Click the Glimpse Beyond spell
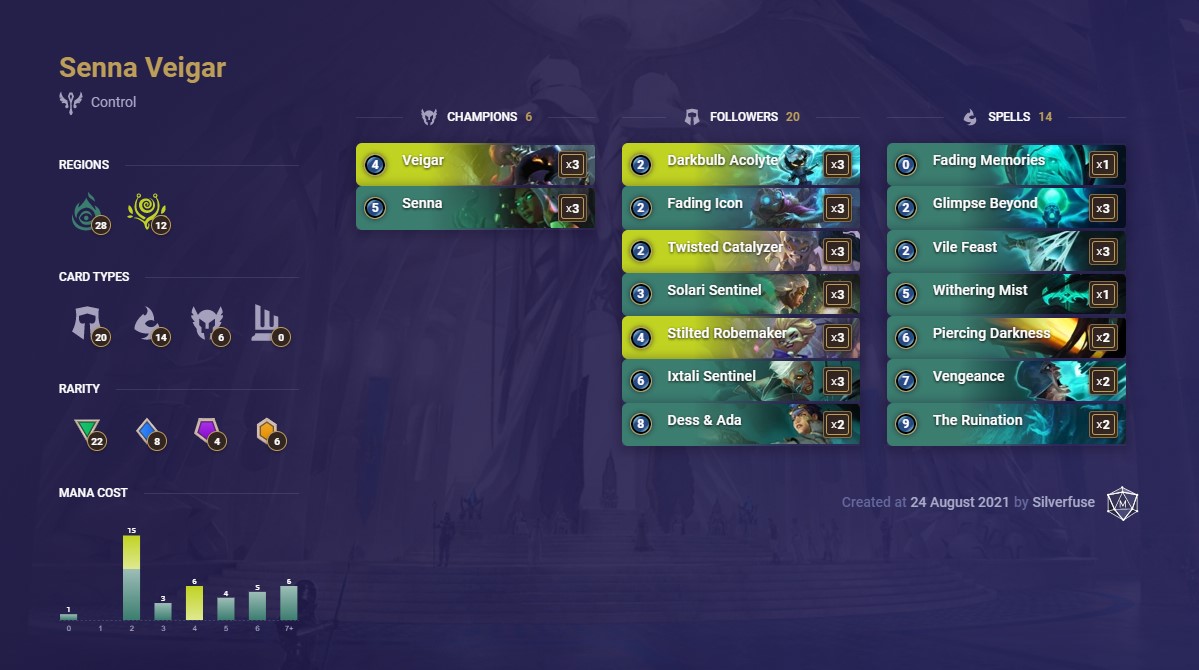Viewport: 1199px width, 670px height. 1005,208
